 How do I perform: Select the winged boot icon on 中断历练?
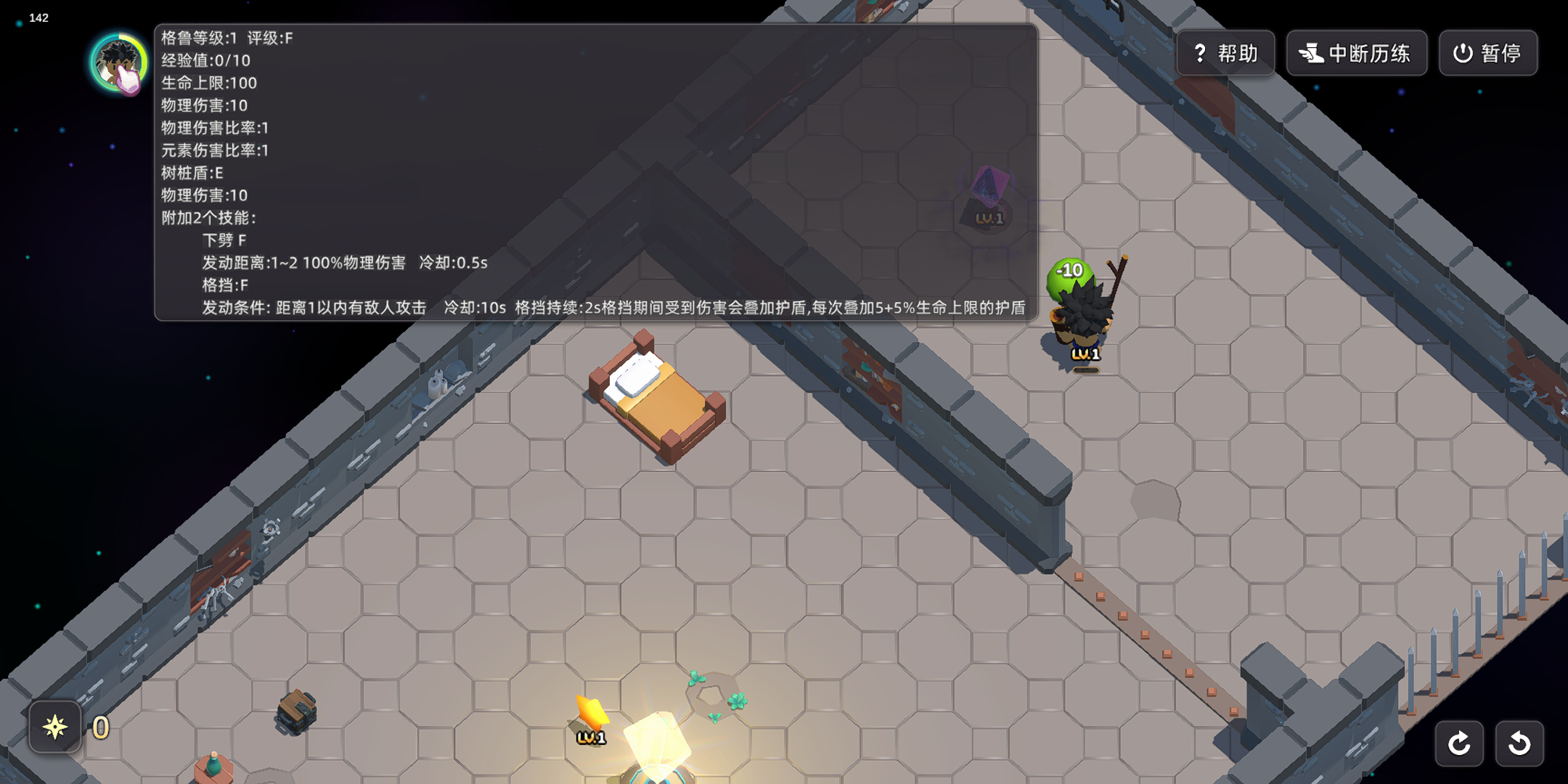click(x=1310, y=52)
